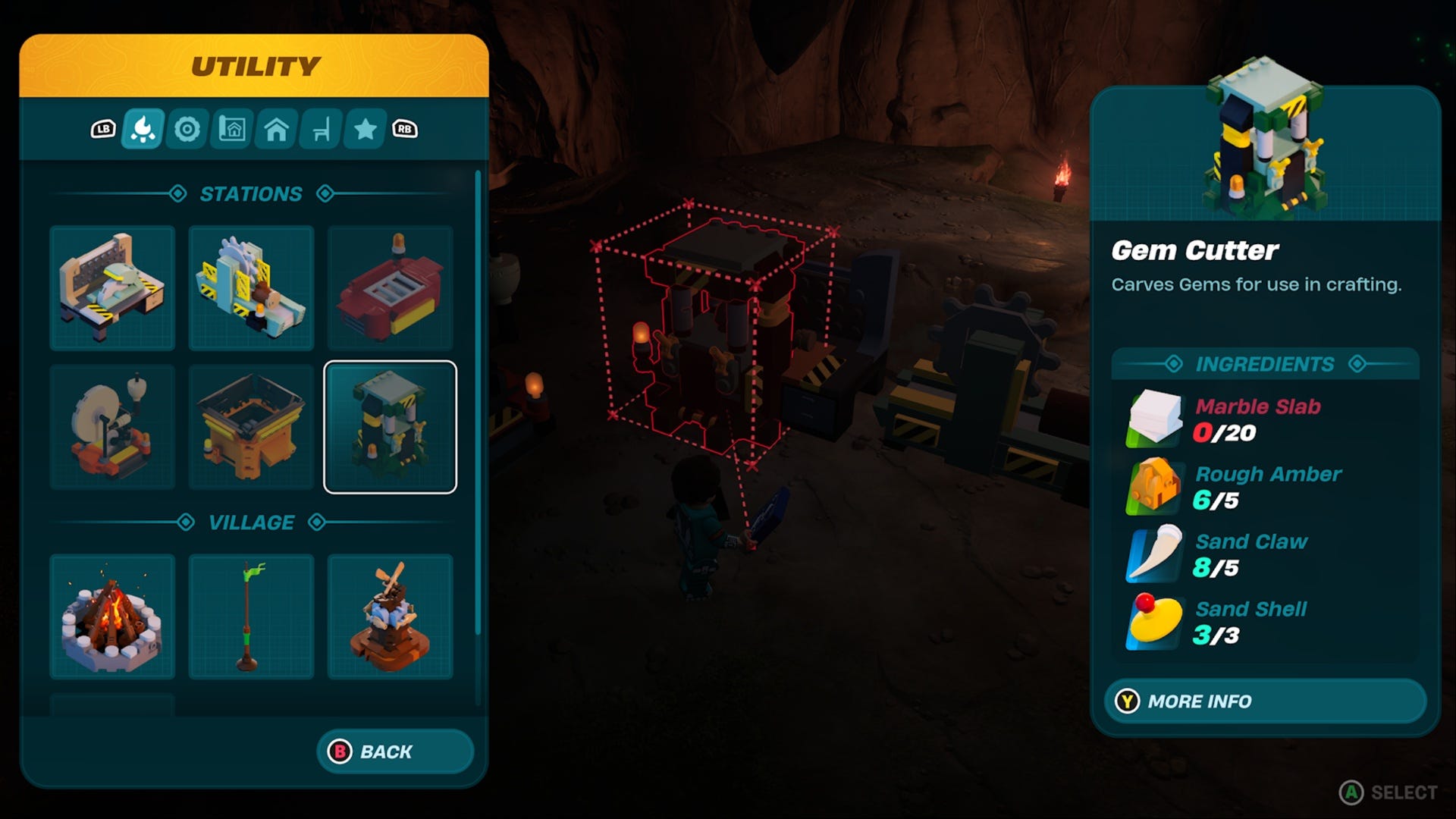Select the torch post village item
The width and height of the screenshot is (1456, 819).
click(x=251, y=616)
